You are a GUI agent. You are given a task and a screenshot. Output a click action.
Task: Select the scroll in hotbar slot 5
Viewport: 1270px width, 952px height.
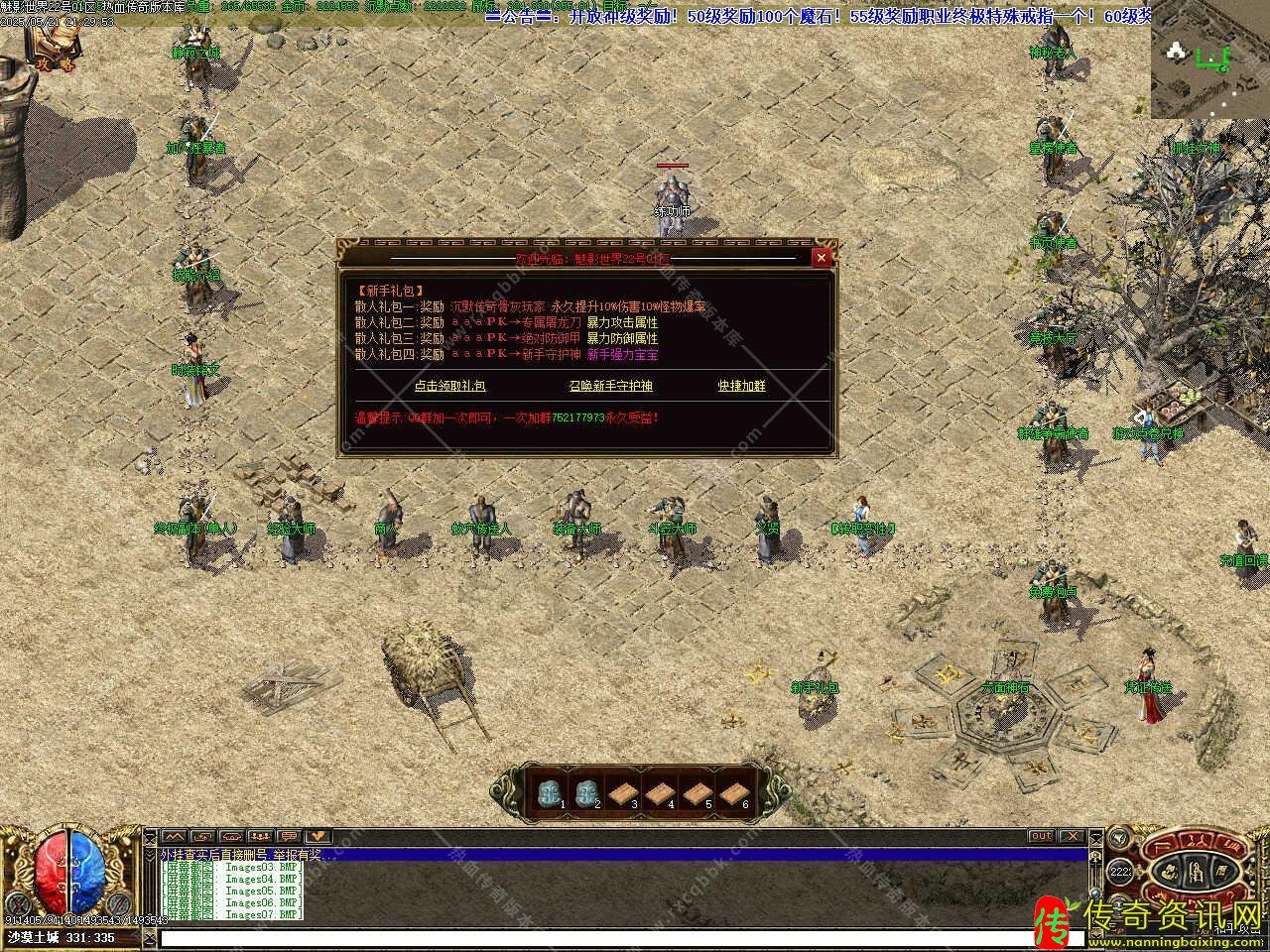(696, 792)
